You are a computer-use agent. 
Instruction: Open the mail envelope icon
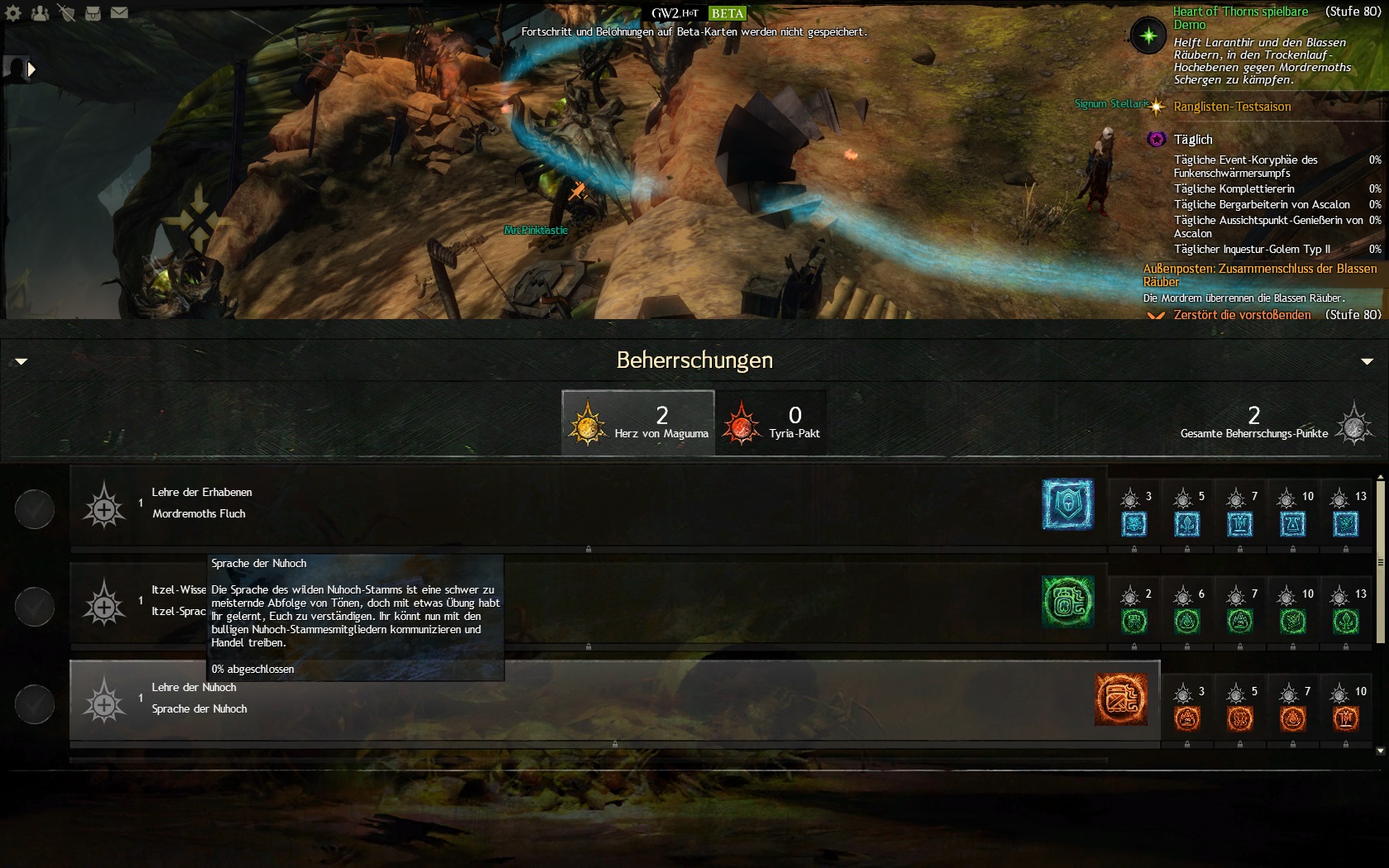tap(119, 13)
